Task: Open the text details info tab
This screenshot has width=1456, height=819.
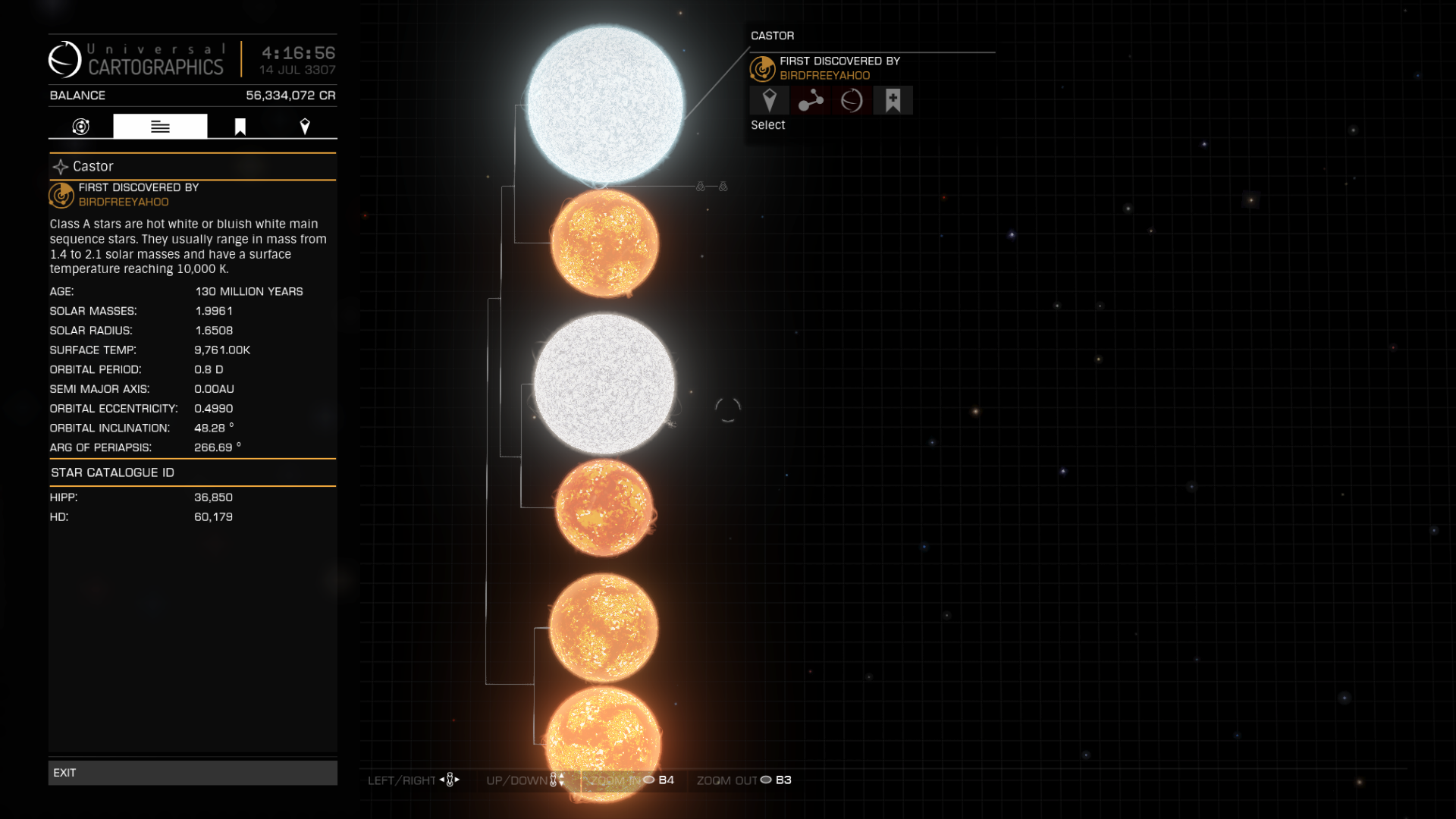Action: 160,127
